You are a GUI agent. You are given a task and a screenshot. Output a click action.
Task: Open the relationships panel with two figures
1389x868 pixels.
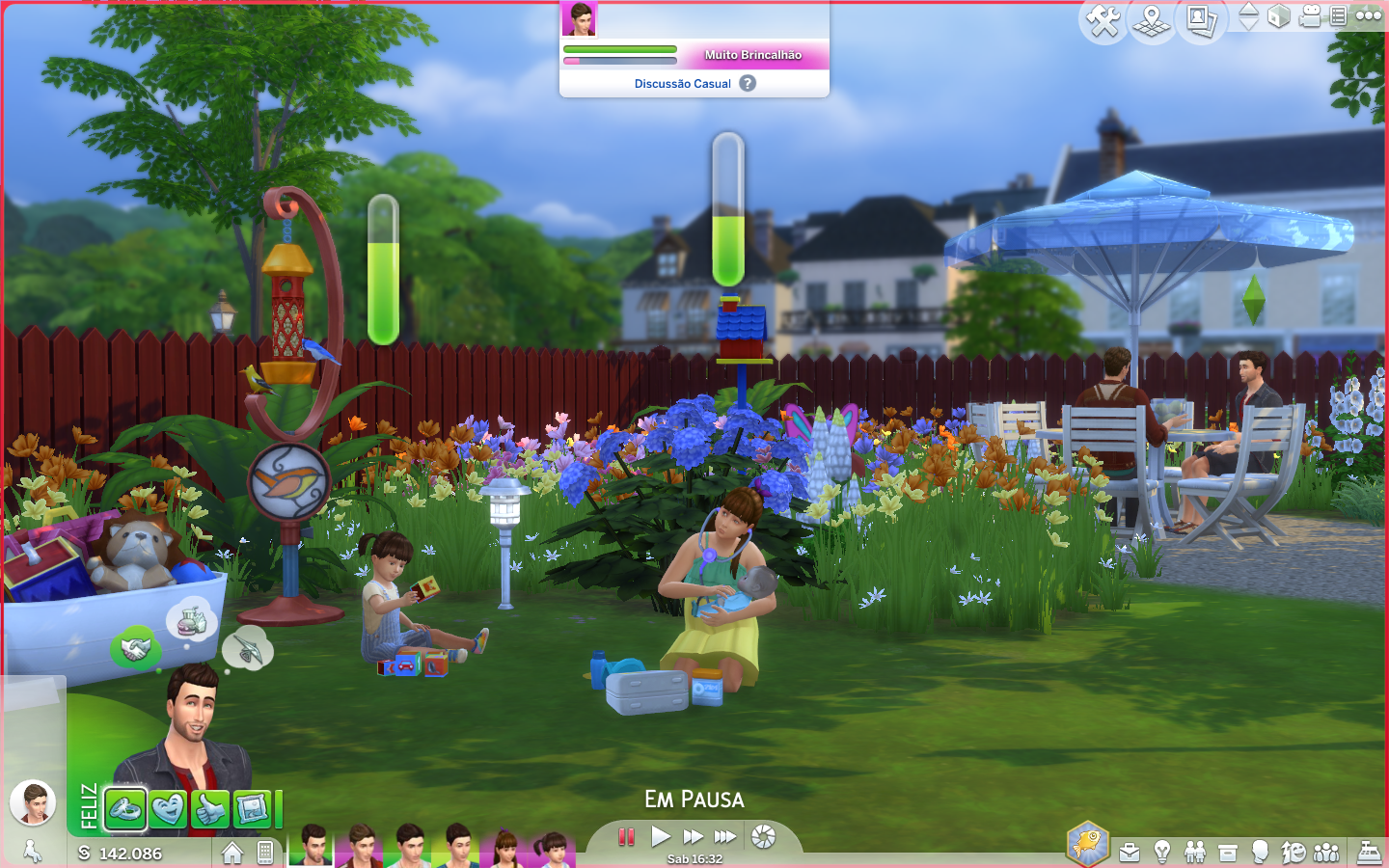[x=1195, y=853]
